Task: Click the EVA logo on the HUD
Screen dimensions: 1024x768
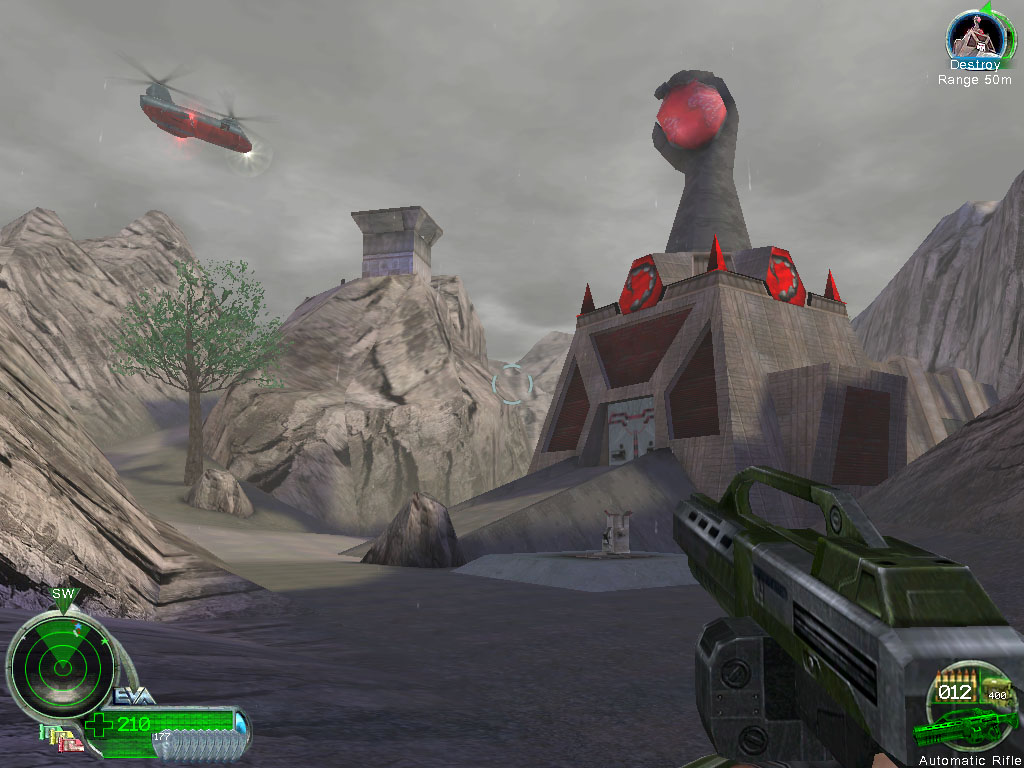Action: click(135, 697)
